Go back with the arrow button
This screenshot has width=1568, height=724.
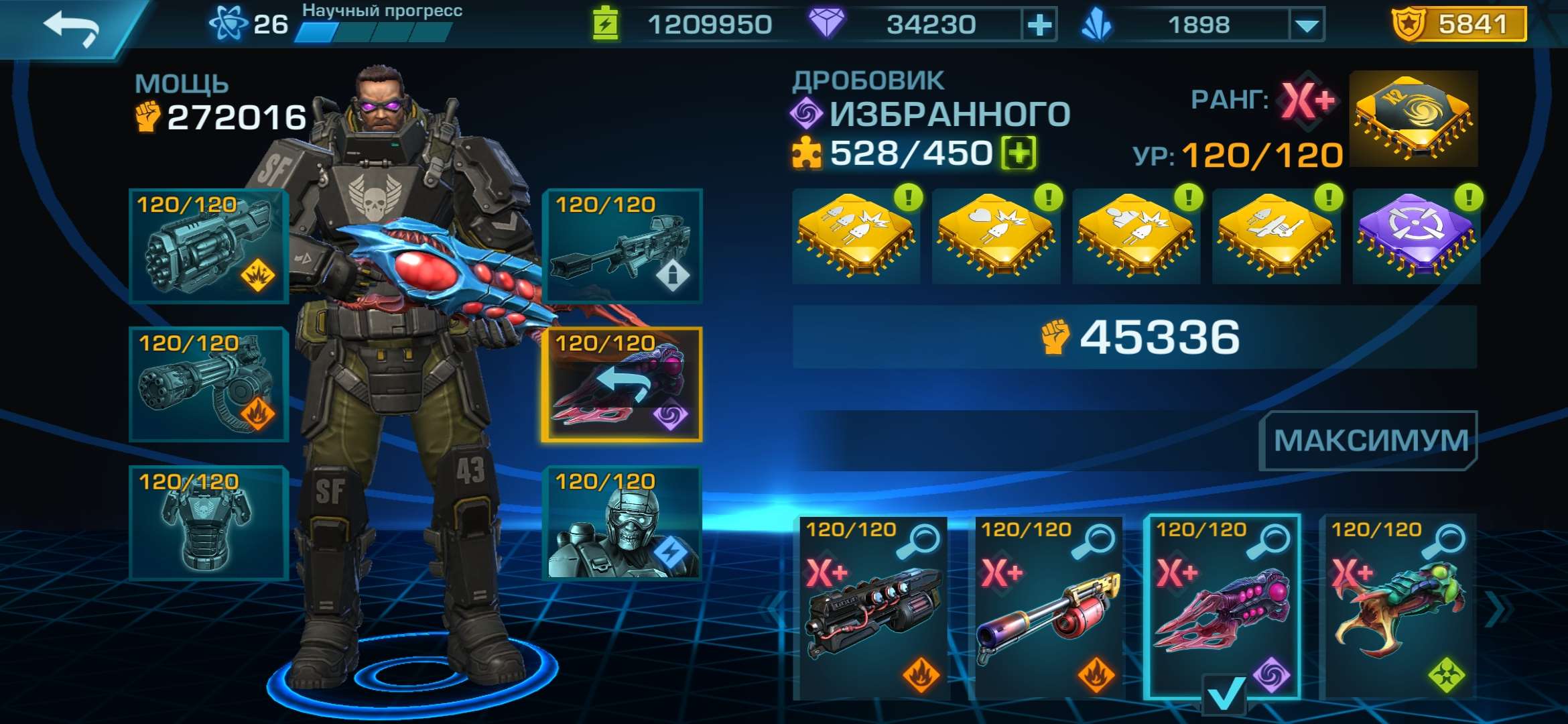pyautogui.click(x=71, y=28)
